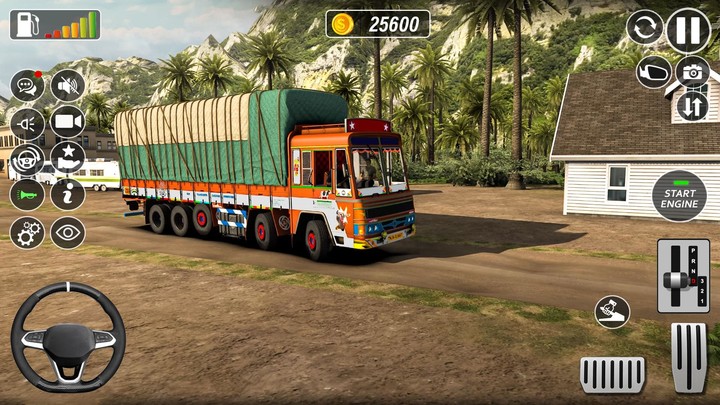Toggle the muted speaker sound icon
Image resolution: width=720 pixels, height=405 pixels.
click(68, 87)
